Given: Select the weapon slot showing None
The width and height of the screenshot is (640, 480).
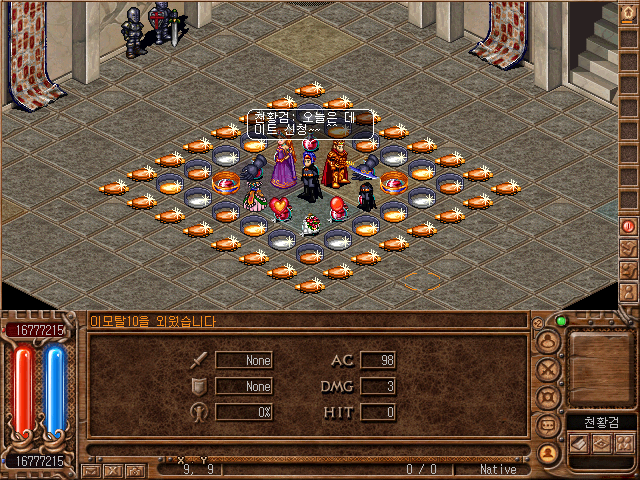Looking at the screenshot, I should (x=244, y=360).
